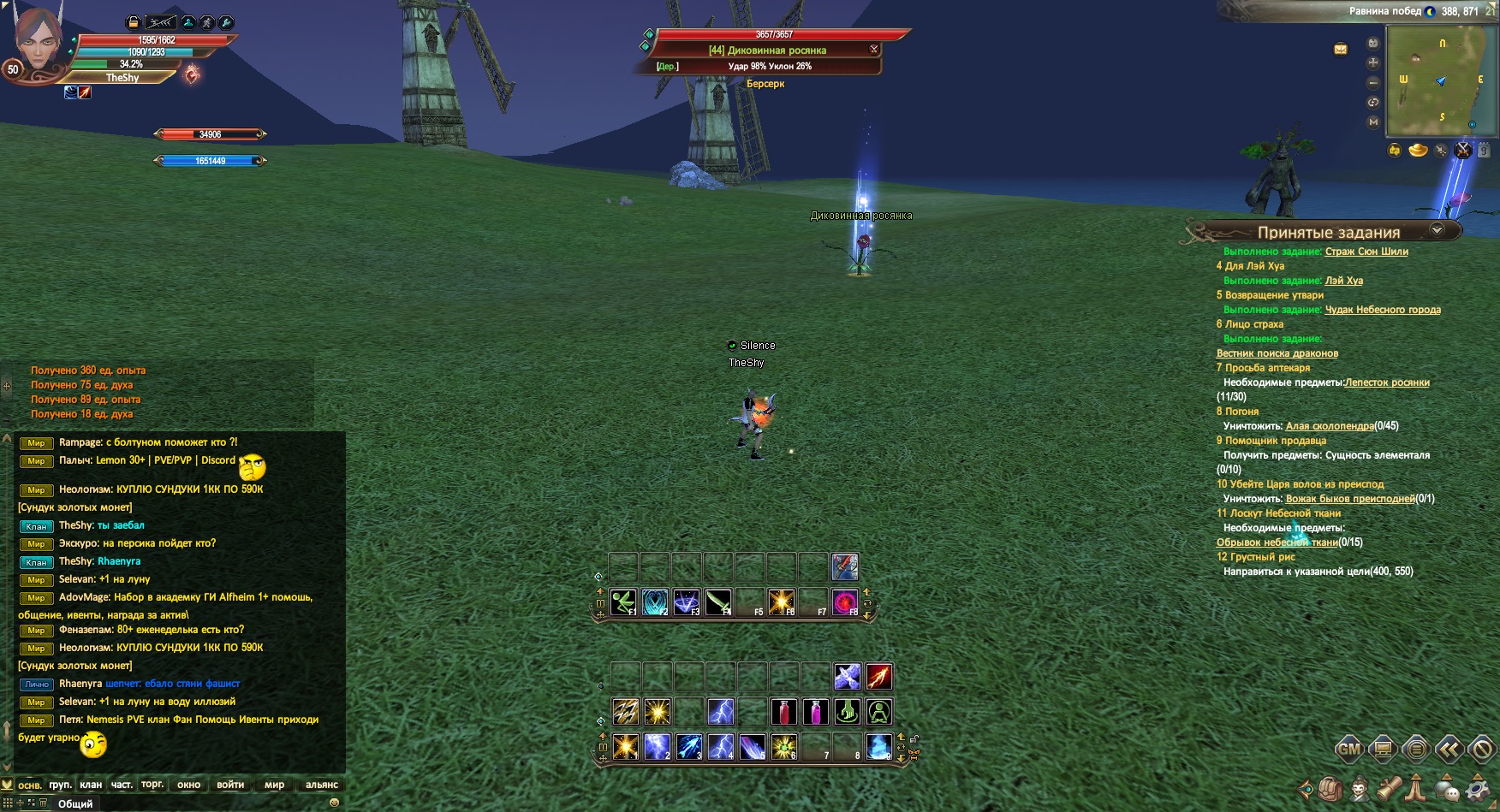Open the gold ingot shop icon

pyautogui.click(x=1418, y=151)
